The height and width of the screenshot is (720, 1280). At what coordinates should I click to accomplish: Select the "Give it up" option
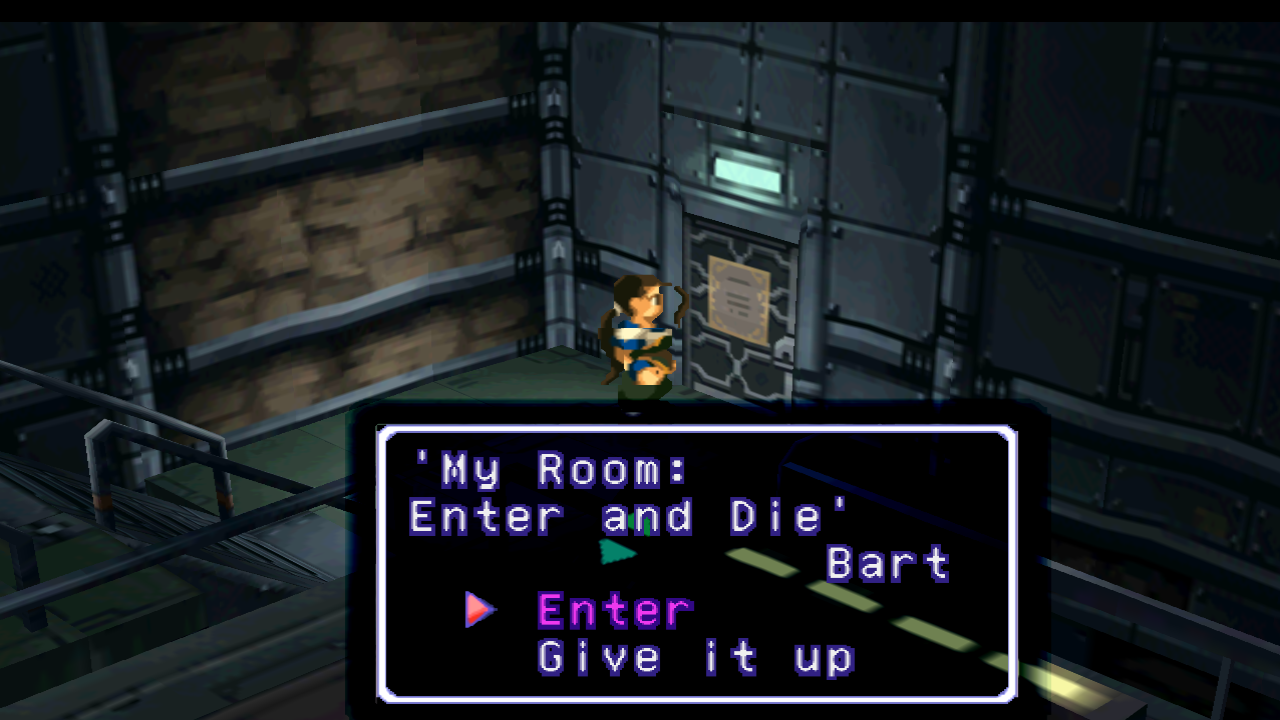point(696,658)
